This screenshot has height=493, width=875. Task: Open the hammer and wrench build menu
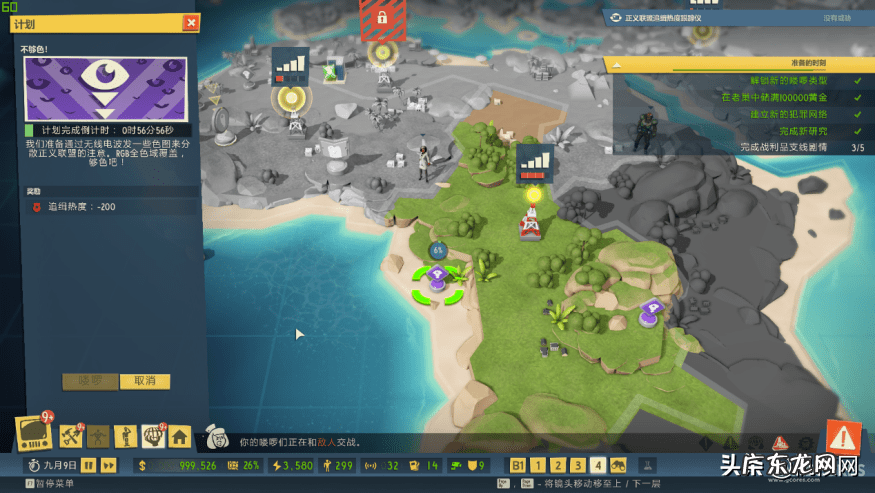click(x=70, y=435)
